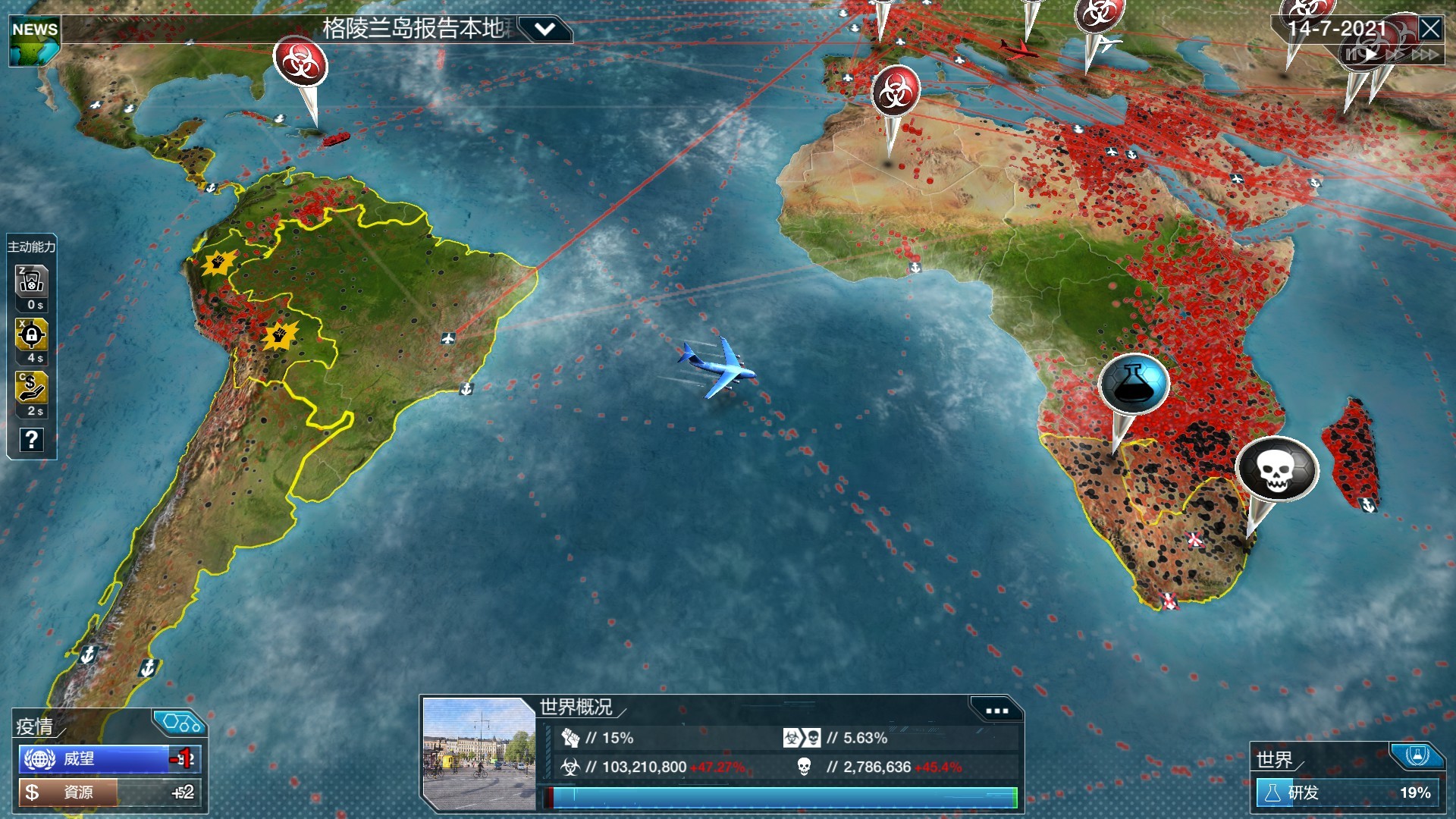Open the 疫情 response hexagon menu
The height and width of the screenshot is (819, 1456).
(x=179, y=723)
